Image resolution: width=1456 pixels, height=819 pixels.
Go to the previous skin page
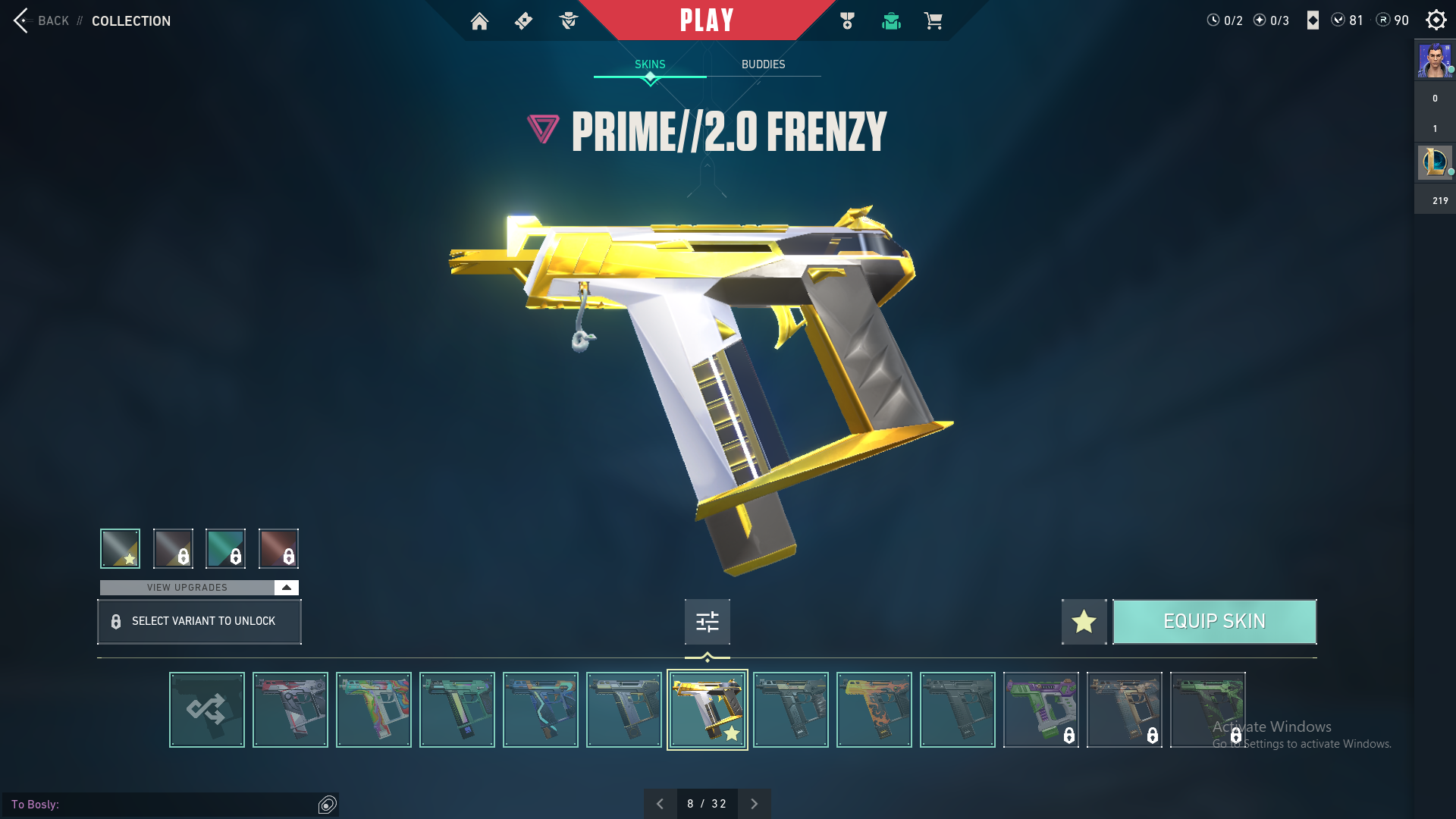(x=660, y=804)
